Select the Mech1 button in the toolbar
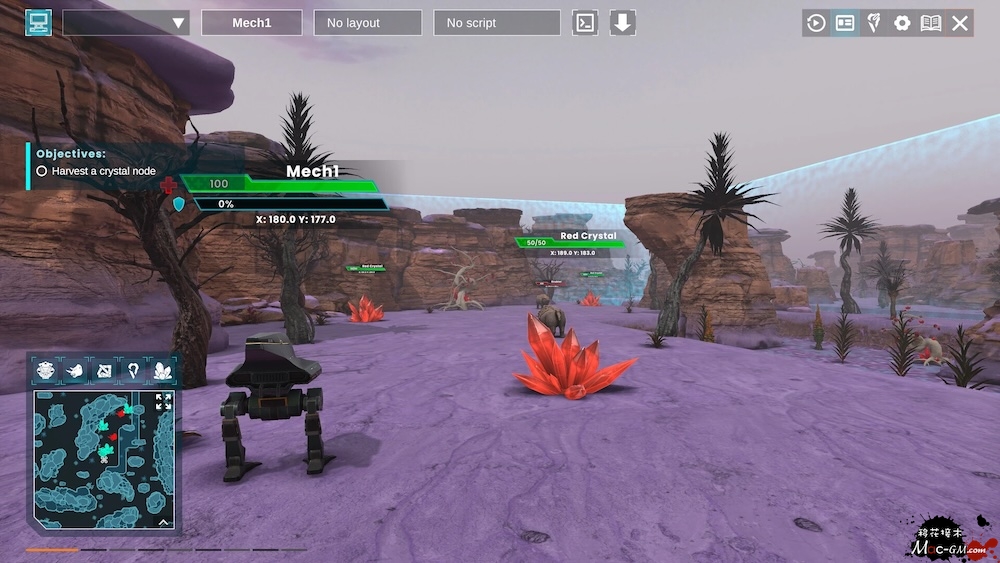The image size is (1000, 563). click(x=252, y=23)
